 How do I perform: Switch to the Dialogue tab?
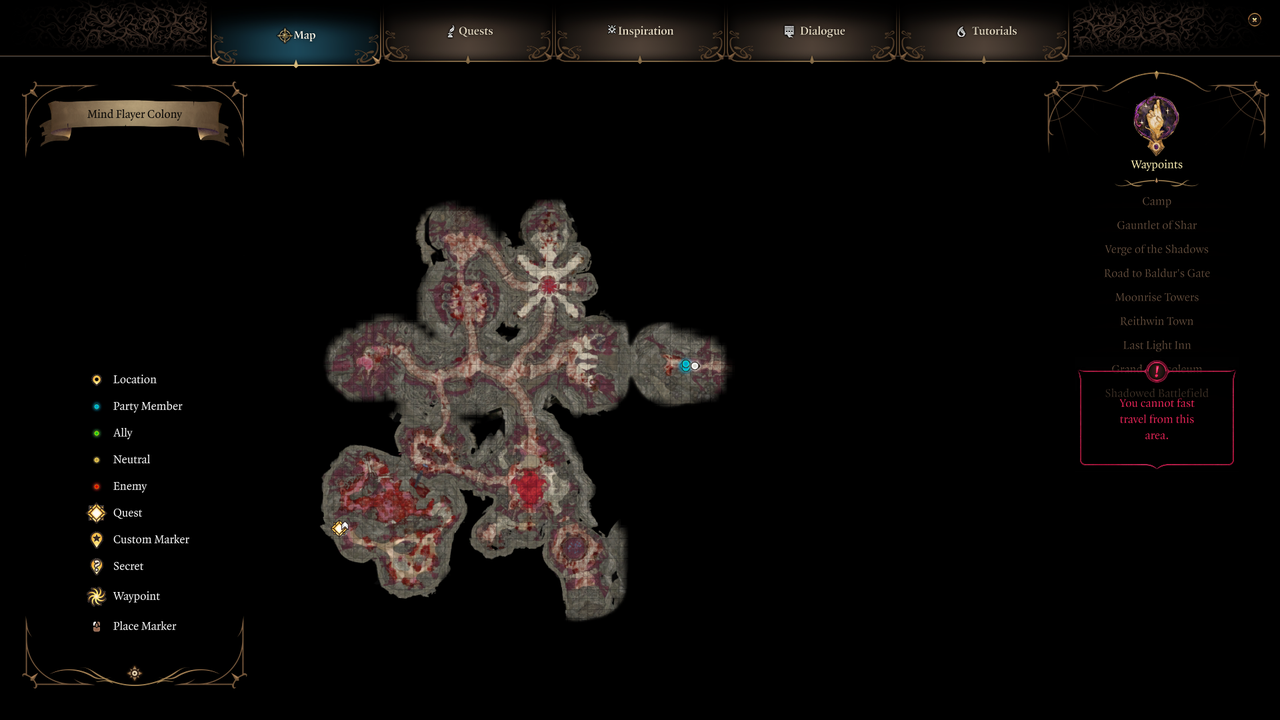814,31
